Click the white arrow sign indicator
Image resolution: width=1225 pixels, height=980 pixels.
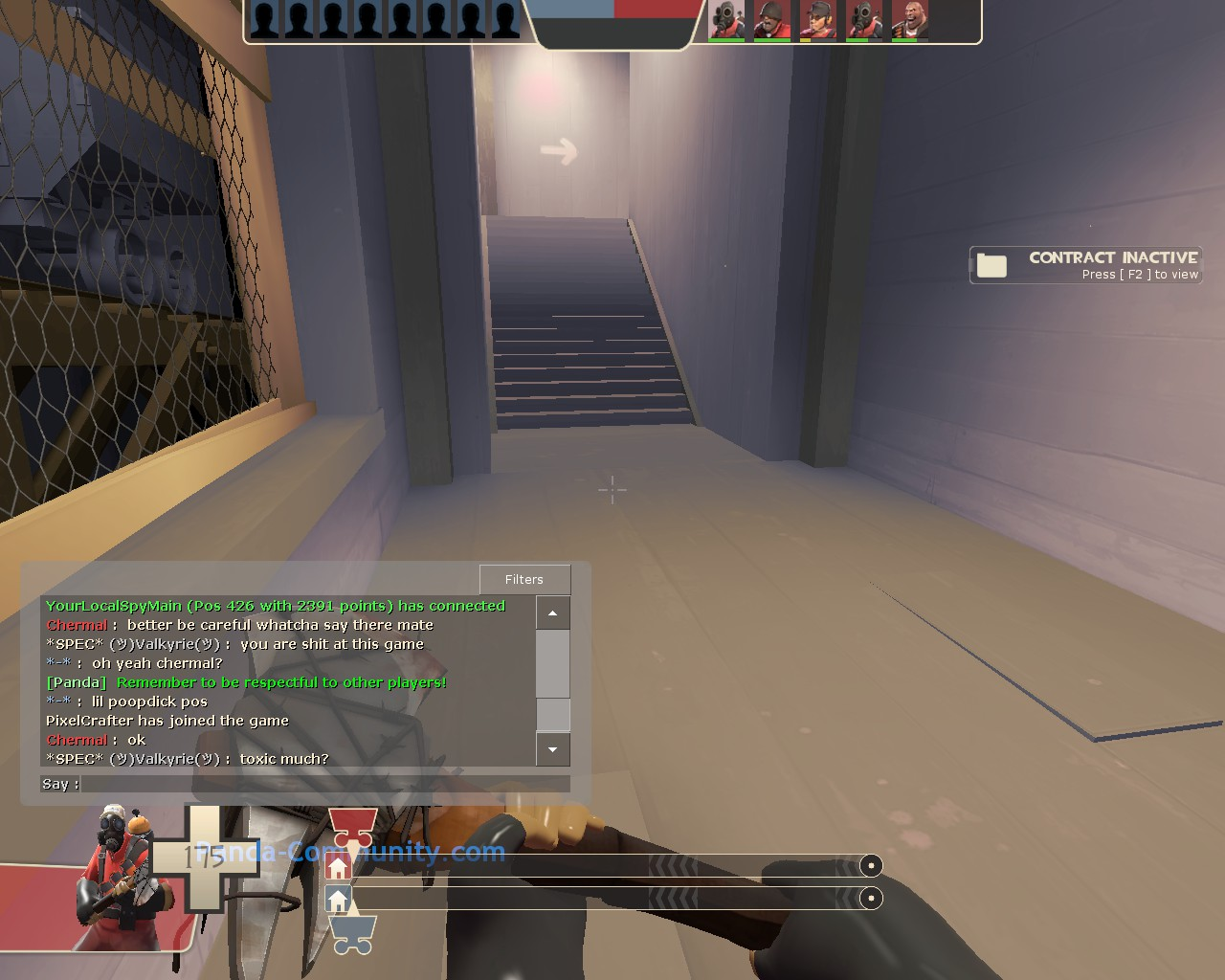click(x=559, y=149)
